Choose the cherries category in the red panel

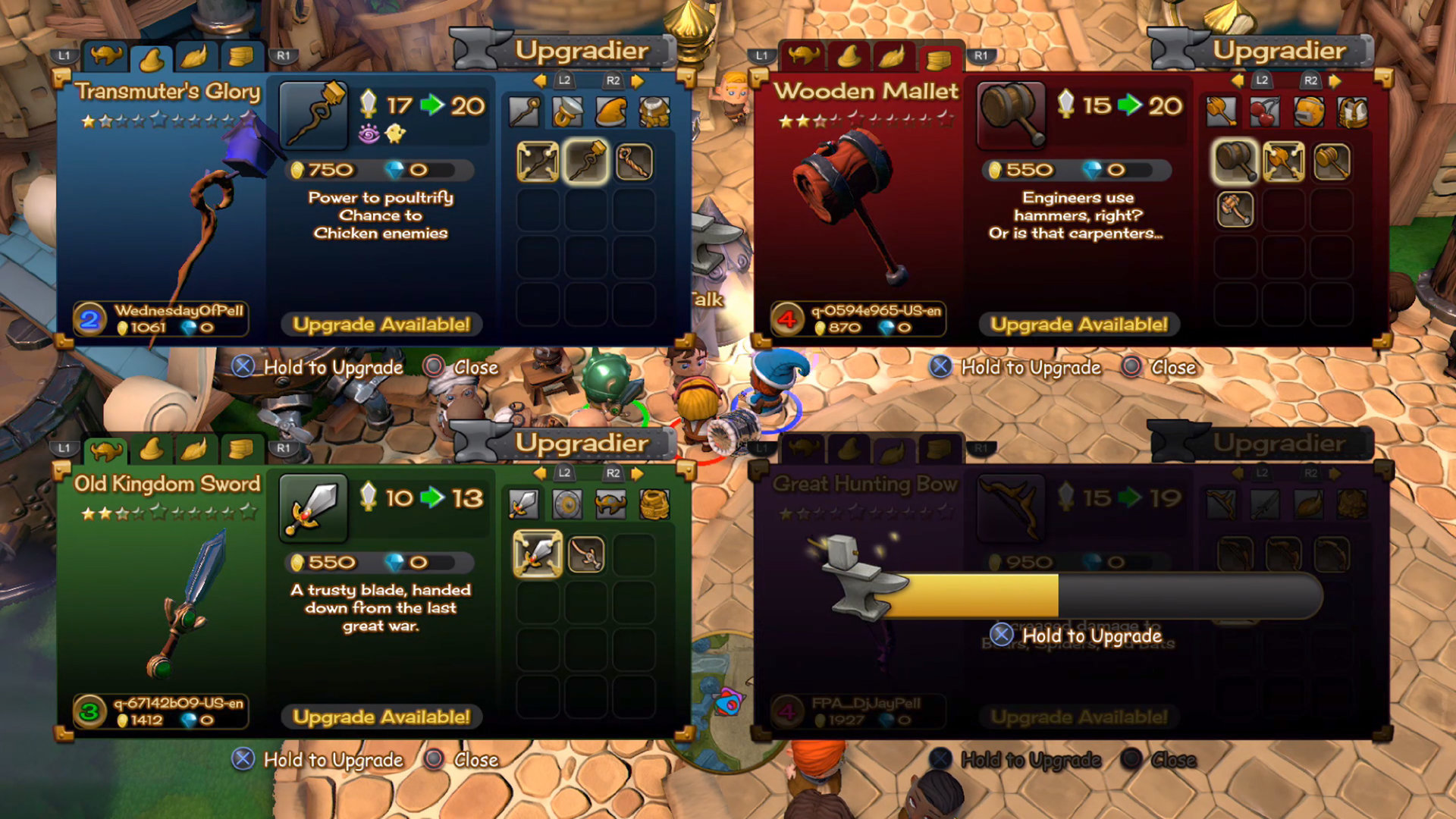click(1265, 112)
